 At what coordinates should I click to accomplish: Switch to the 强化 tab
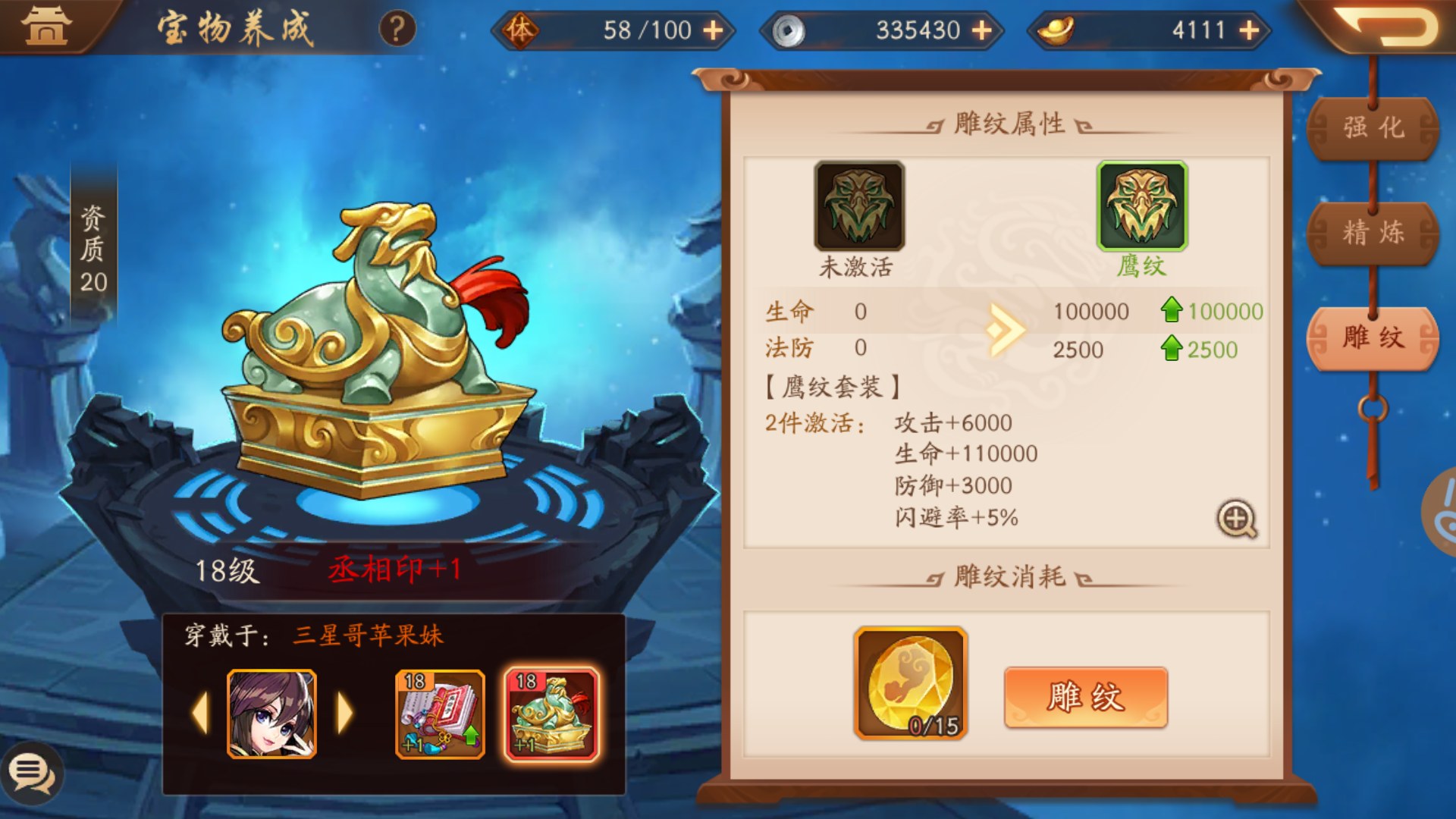click(1374, 128)
